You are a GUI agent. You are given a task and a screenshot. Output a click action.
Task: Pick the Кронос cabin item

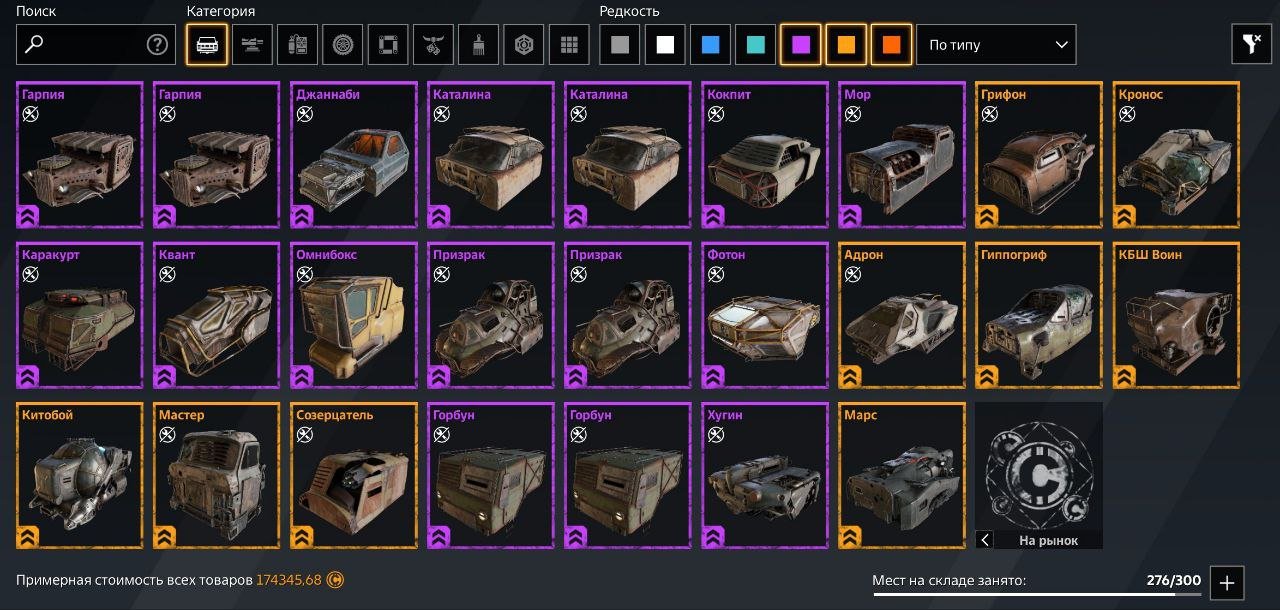tap(1175, 155)
